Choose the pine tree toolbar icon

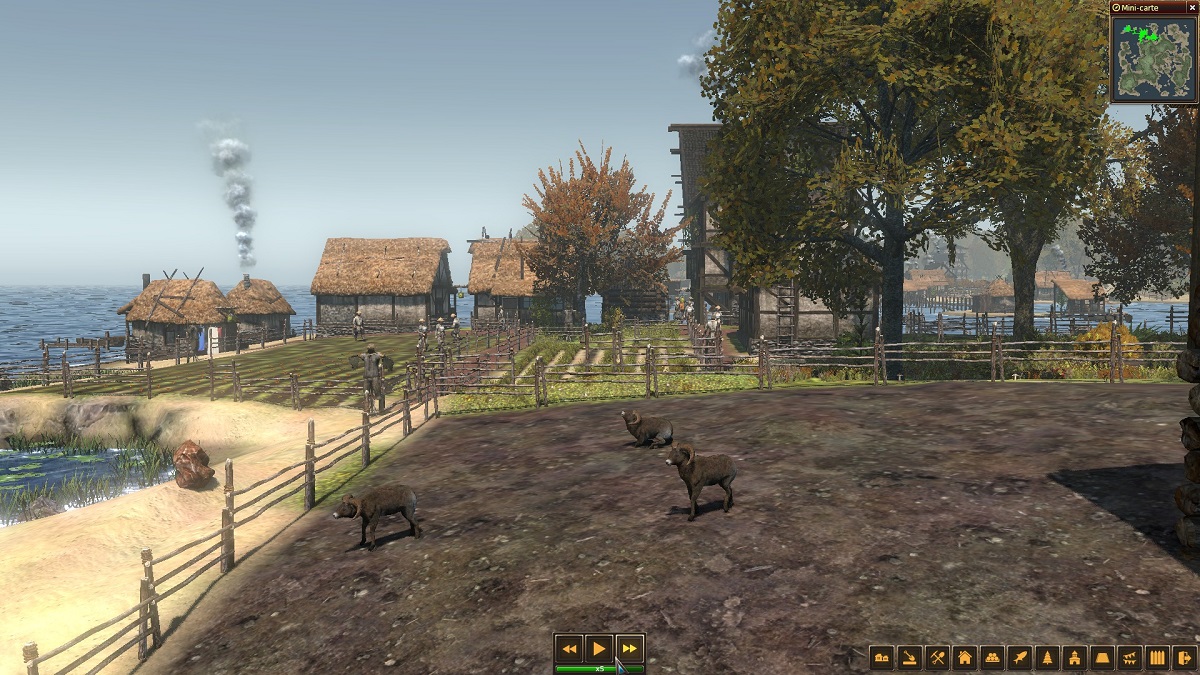[x=1047, y=657]
